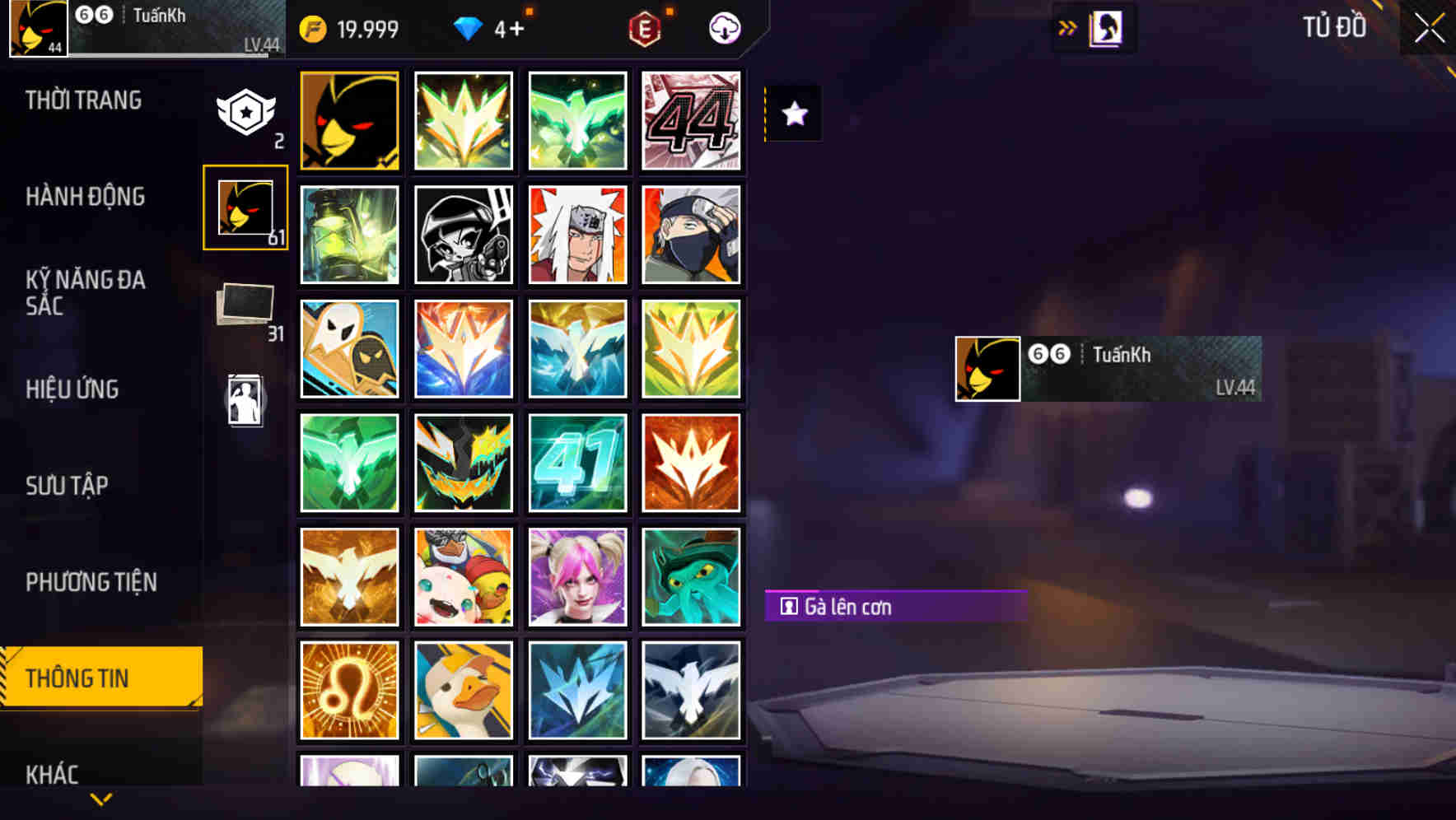Select the Jiraiya avatar thumbnail

(x=577, y=235)
